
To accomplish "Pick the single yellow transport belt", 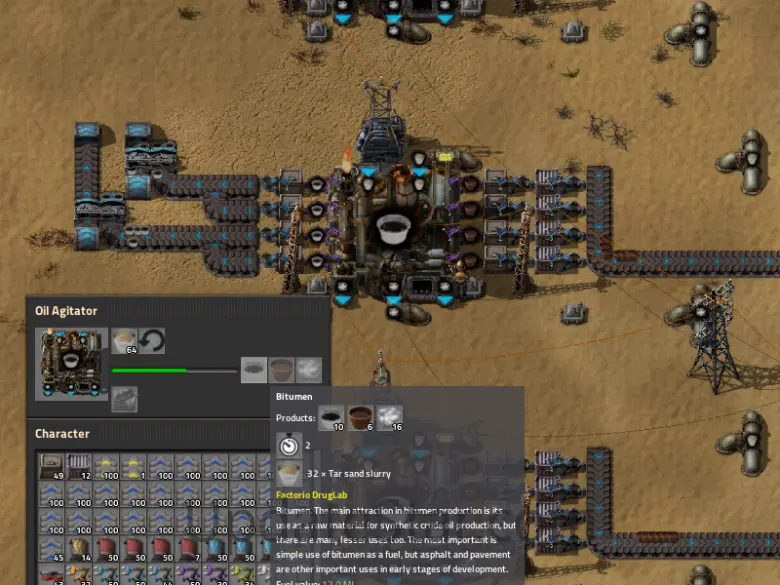I will [134, 467].
